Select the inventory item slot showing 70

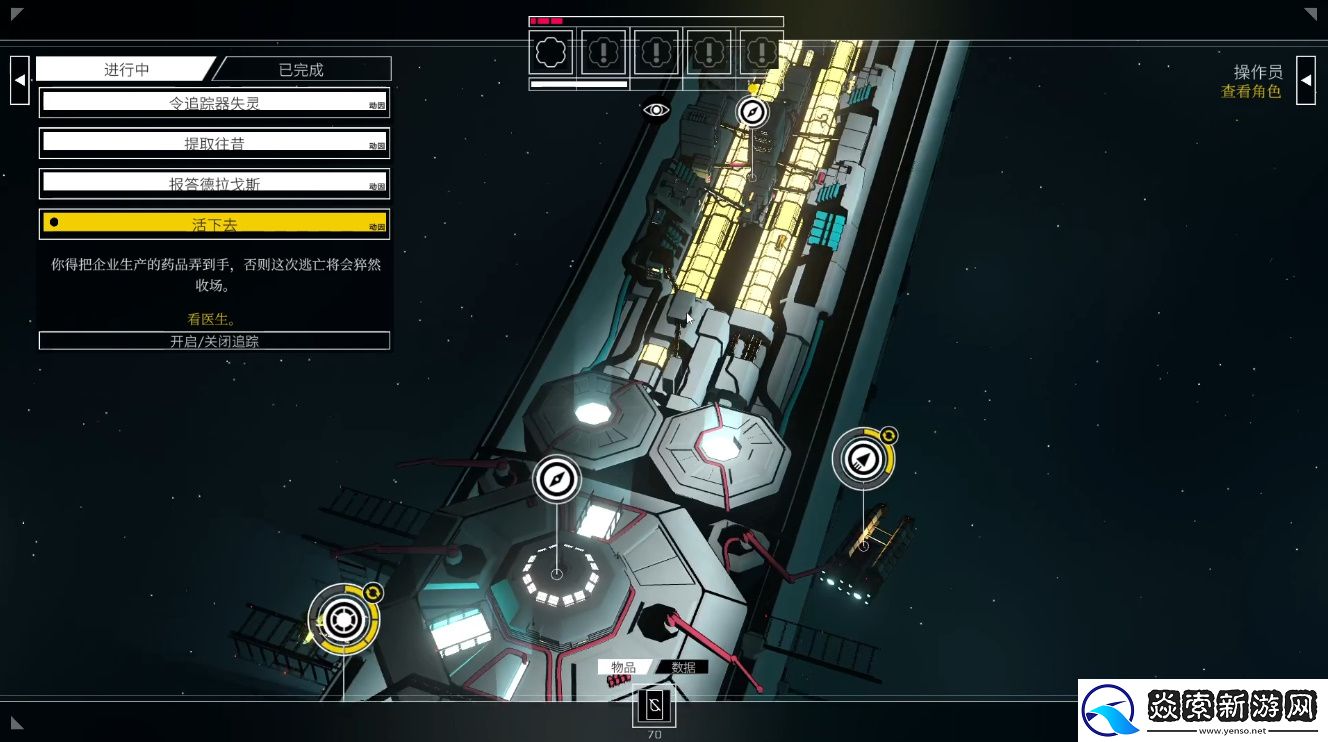654,707
